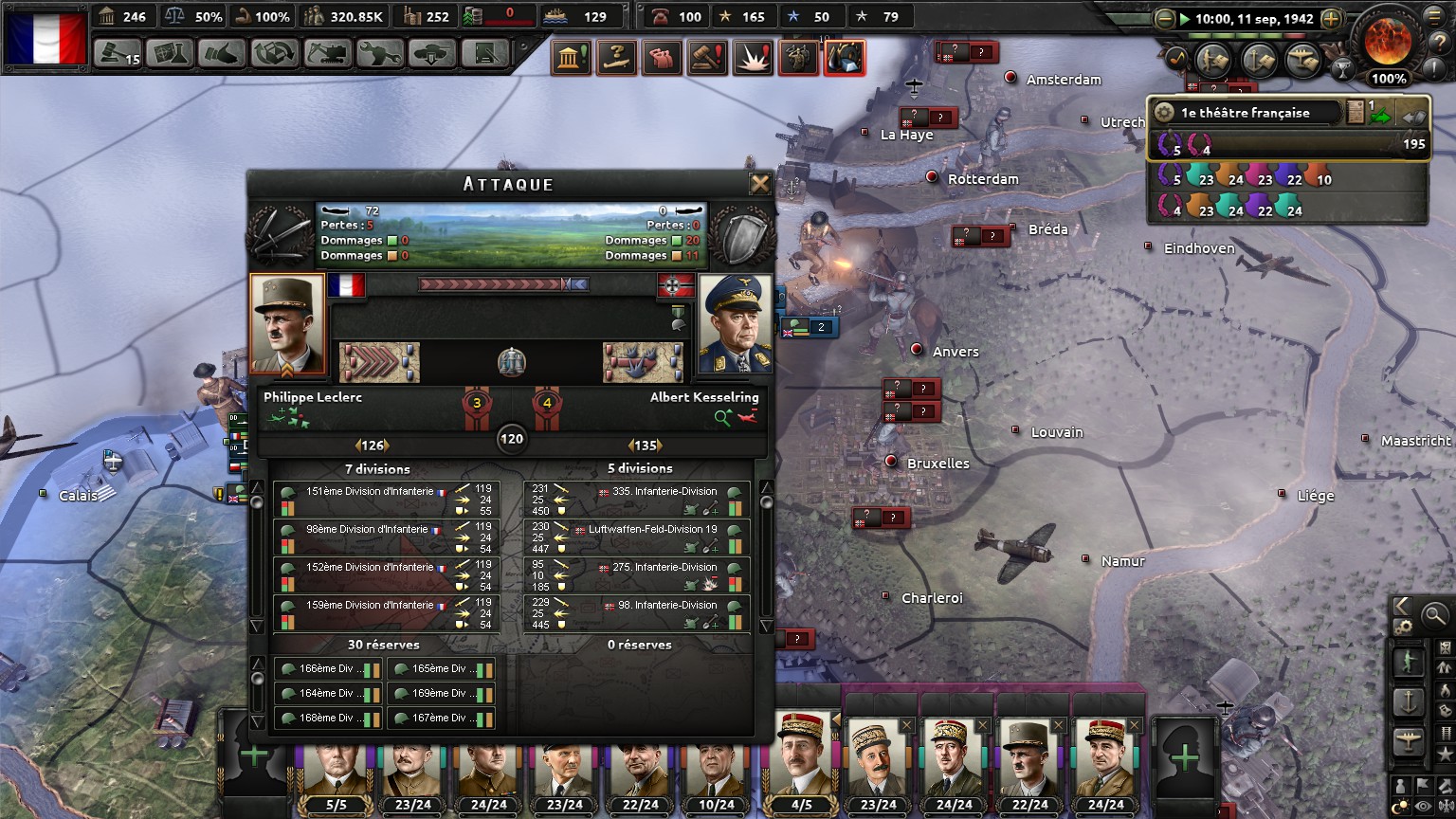Decrease game speed with the minus button
The width and height of the screenshot is (1456, 819).
point(1165,19)
